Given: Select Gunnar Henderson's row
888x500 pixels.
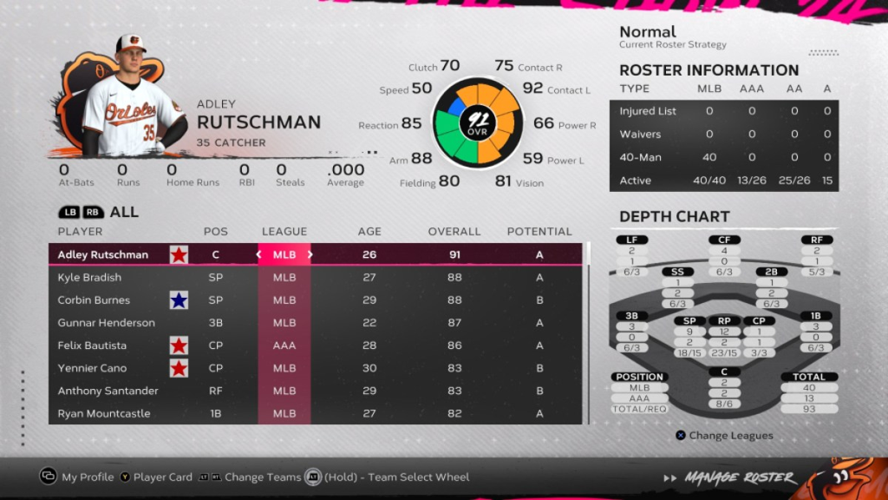Looking at the screenshot, I should pos(106,323).
